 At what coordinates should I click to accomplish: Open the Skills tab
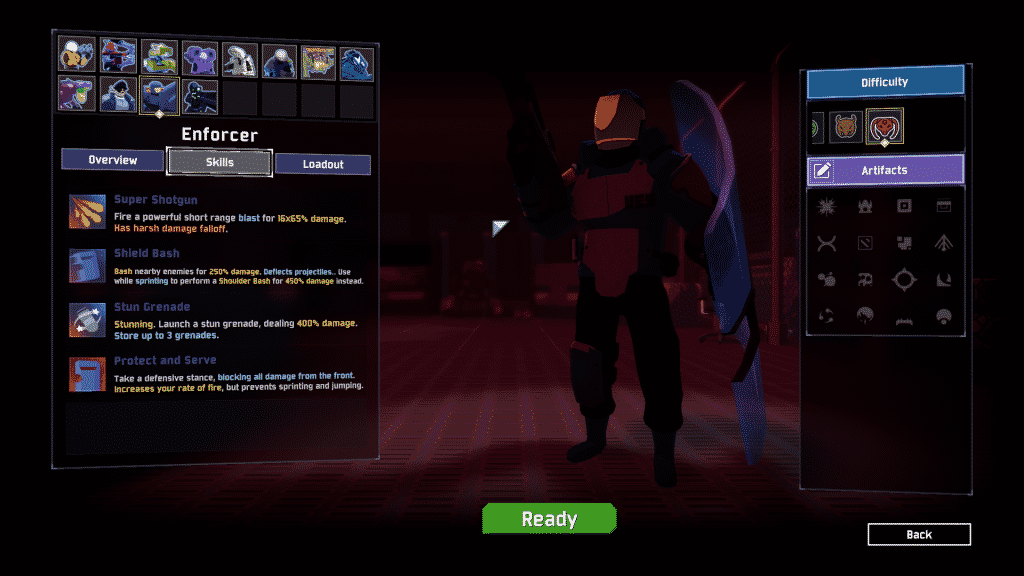(x=219, y=162)
